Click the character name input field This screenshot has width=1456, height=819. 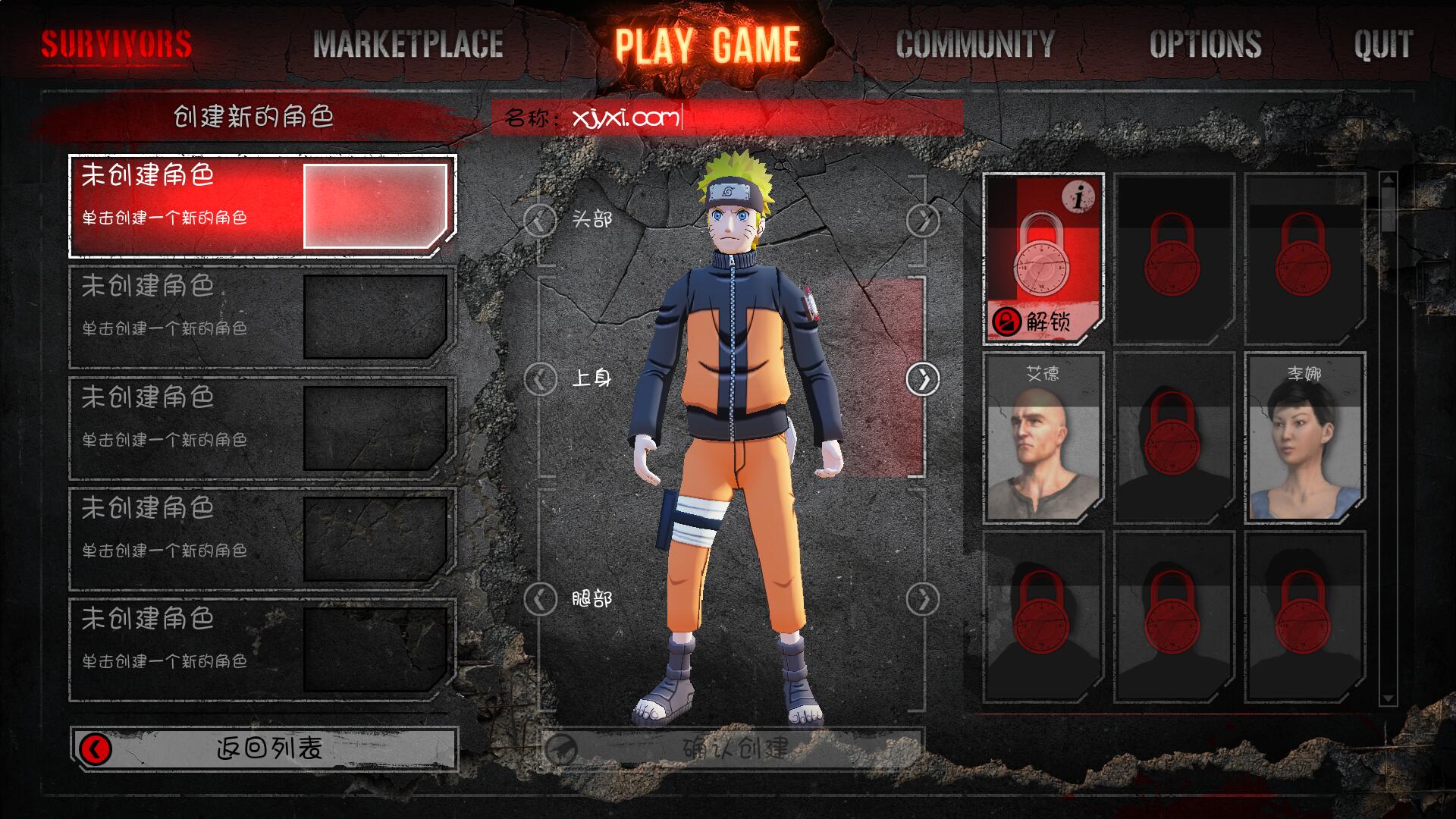pos(758,118)
